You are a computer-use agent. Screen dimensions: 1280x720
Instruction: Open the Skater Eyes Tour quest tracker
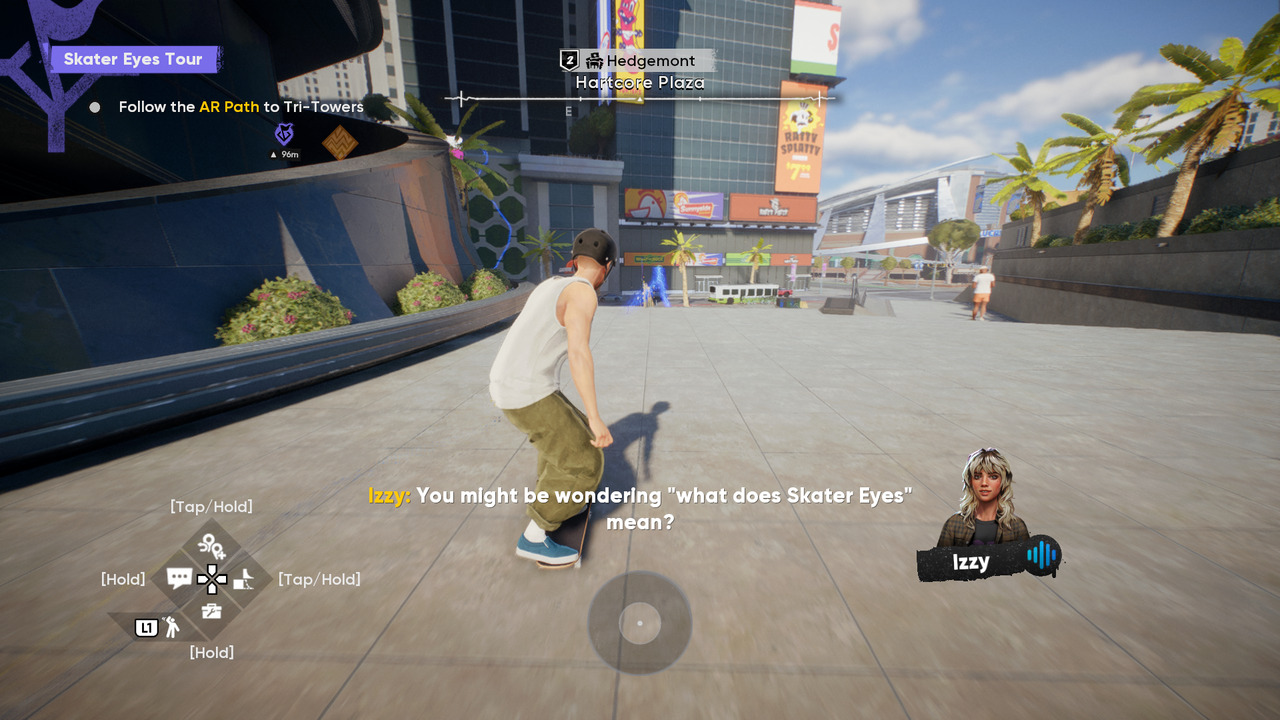click(x=134, y=59)
